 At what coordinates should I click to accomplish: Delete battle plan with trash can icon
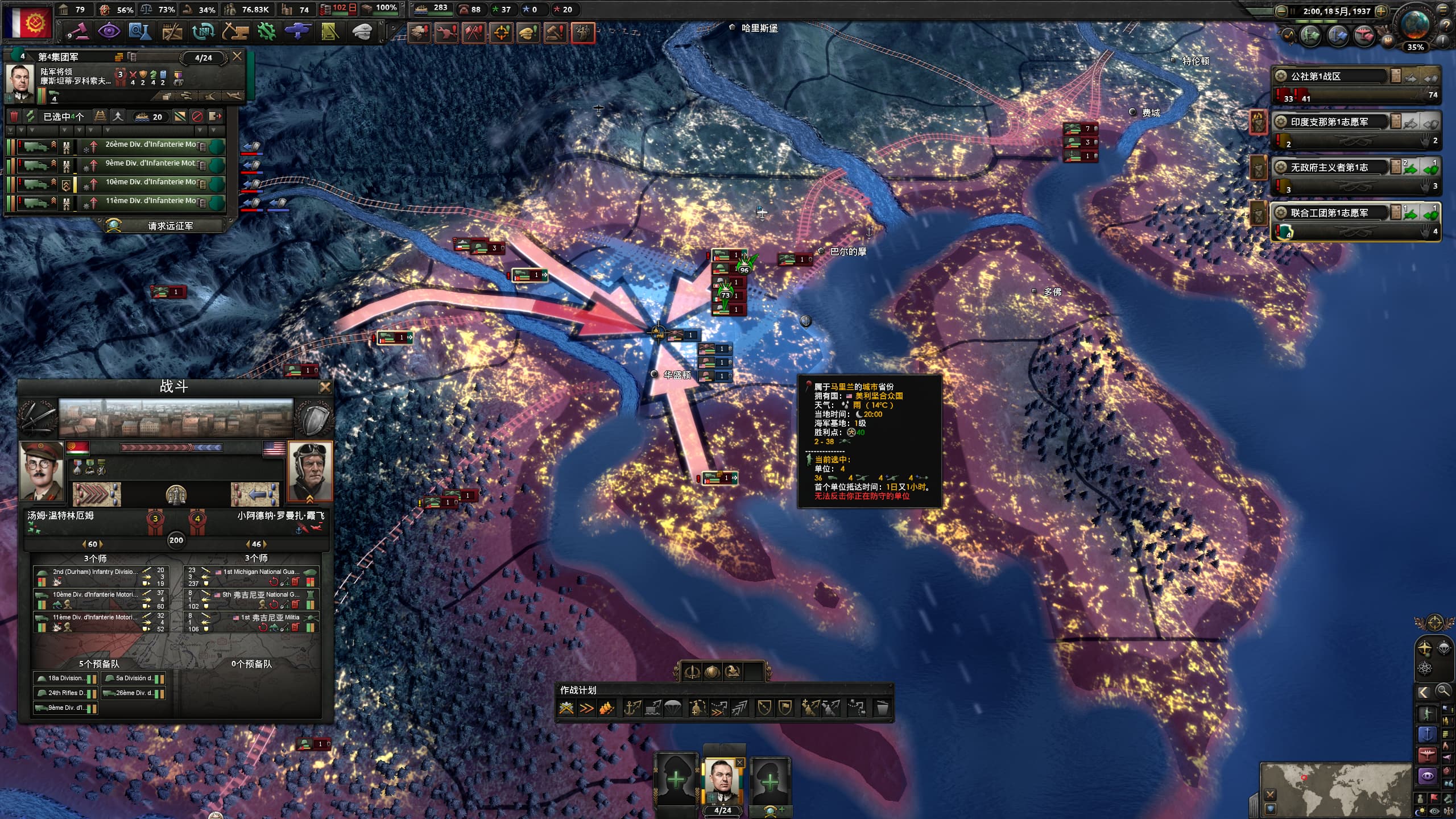coord(882,708)
